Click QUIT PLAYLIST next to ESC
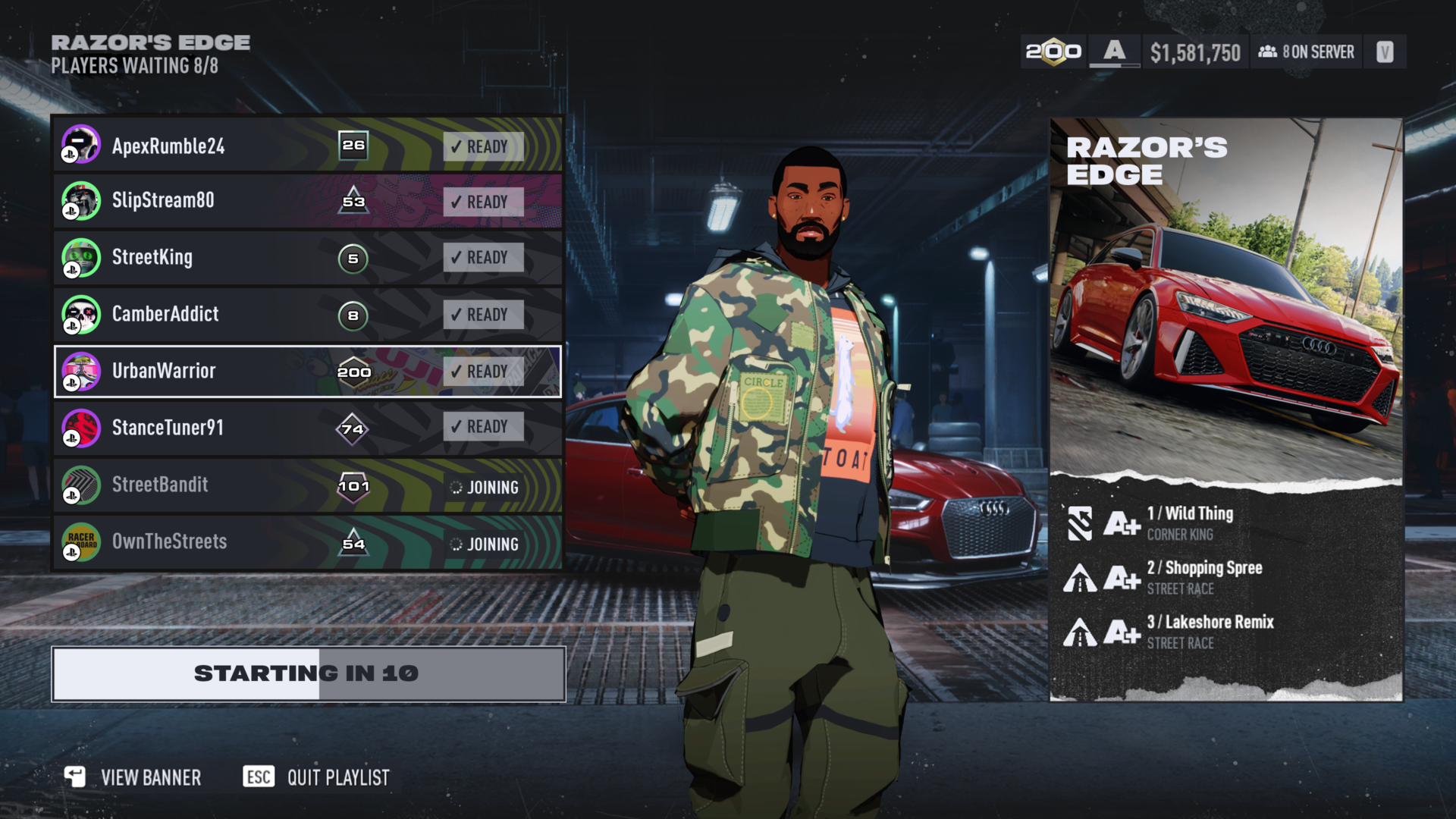Viewport: 1456px width, 819px height. point(337,777)
